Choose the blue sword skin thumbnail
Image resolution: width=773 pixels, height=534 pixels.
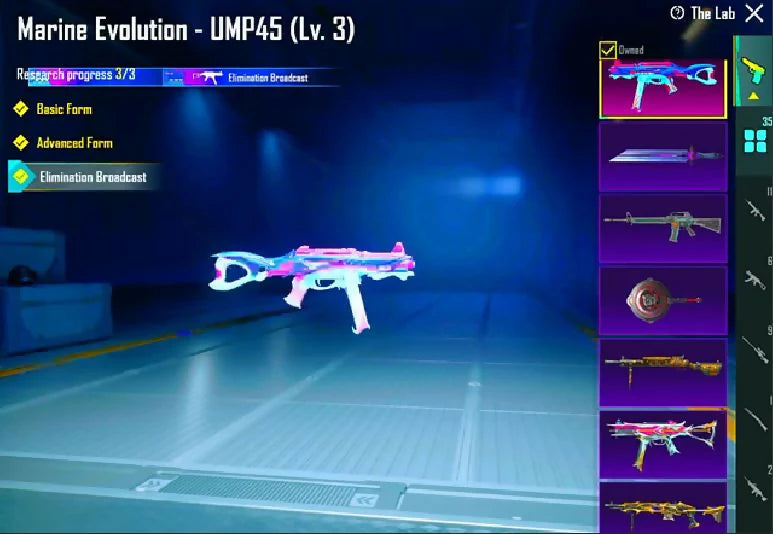tap(663, 156)
